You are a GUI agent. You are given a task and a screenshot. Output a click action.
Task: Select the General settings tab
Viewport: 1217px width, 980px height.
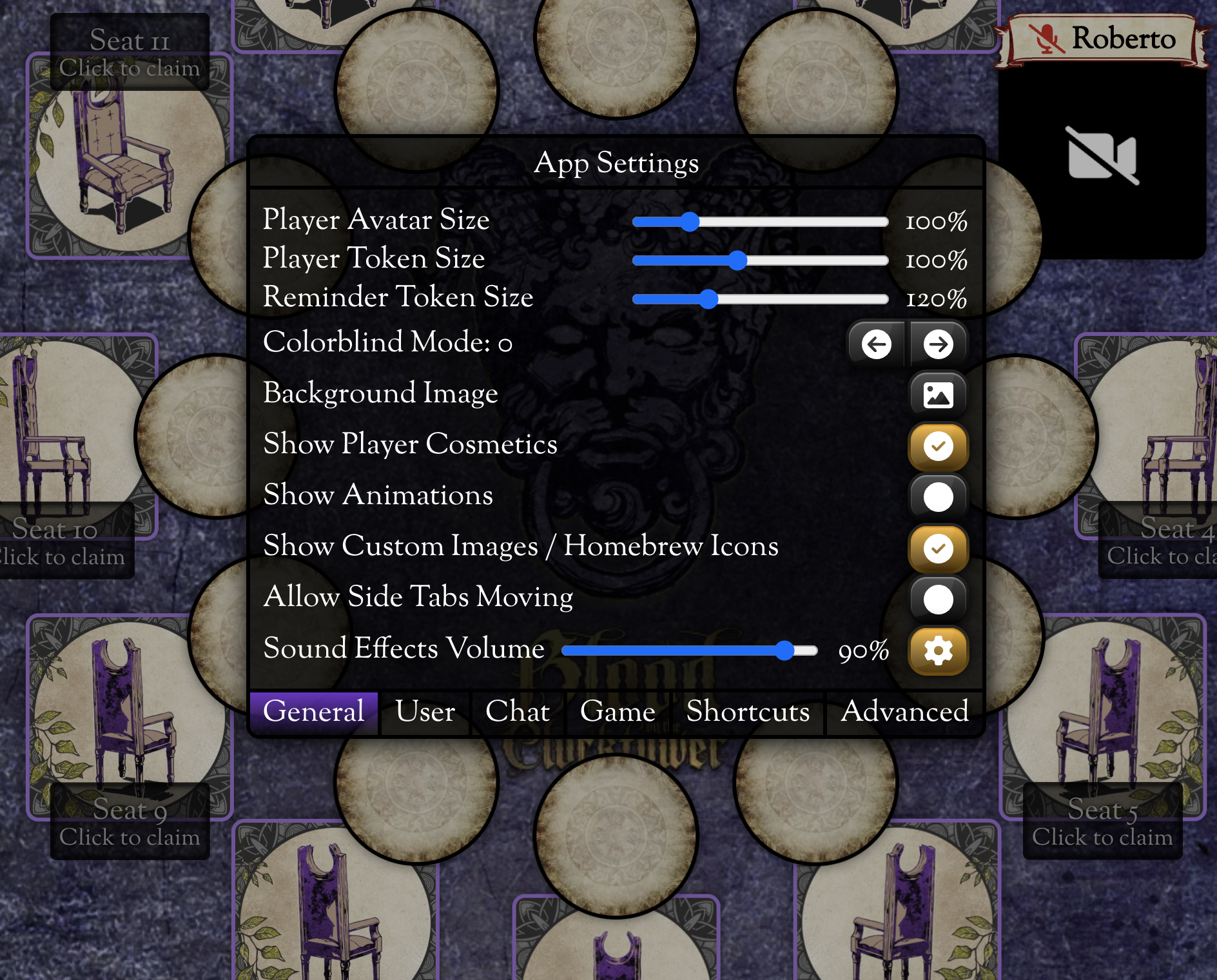314,712
